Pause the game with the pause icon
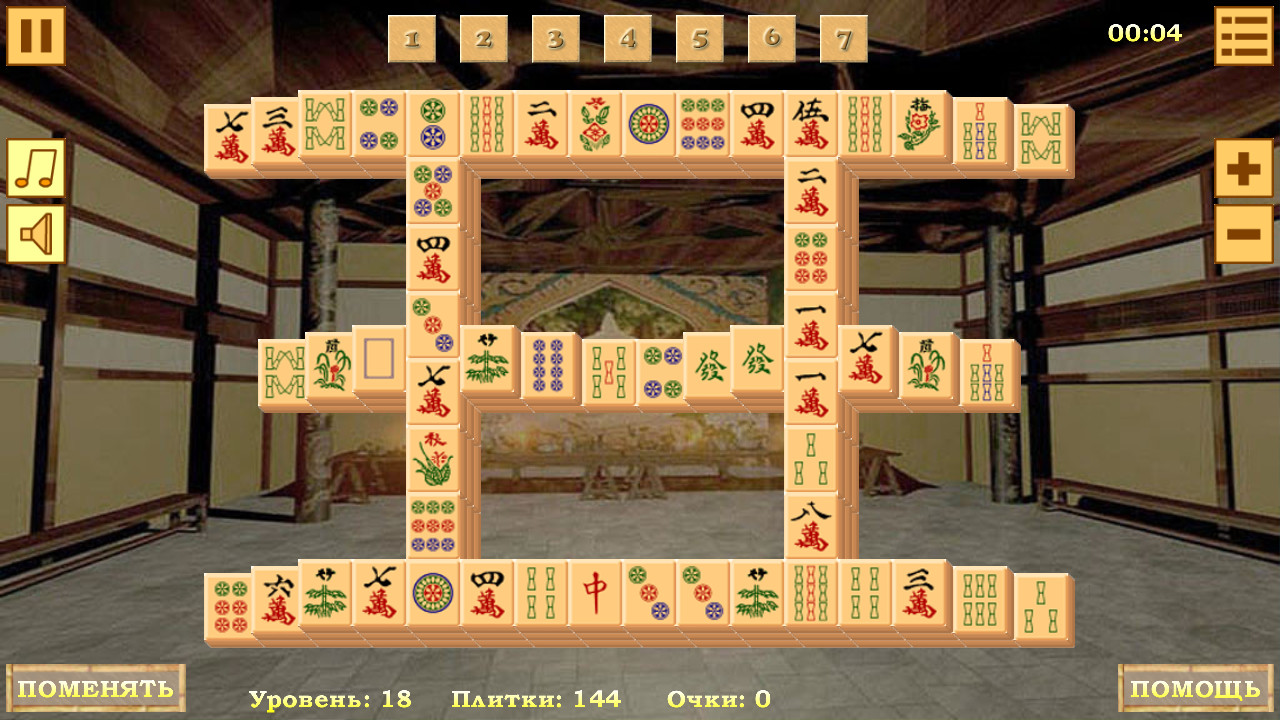1280x720 pixels. 36,36
